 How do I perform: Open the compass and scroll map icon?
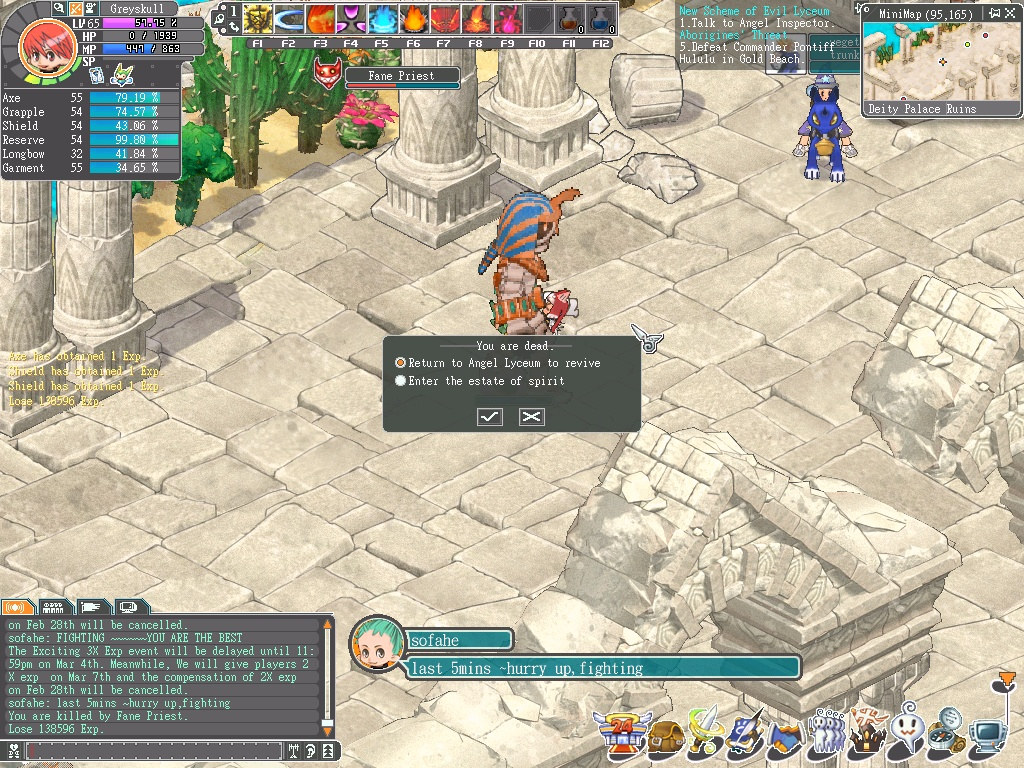pos(946,734)
